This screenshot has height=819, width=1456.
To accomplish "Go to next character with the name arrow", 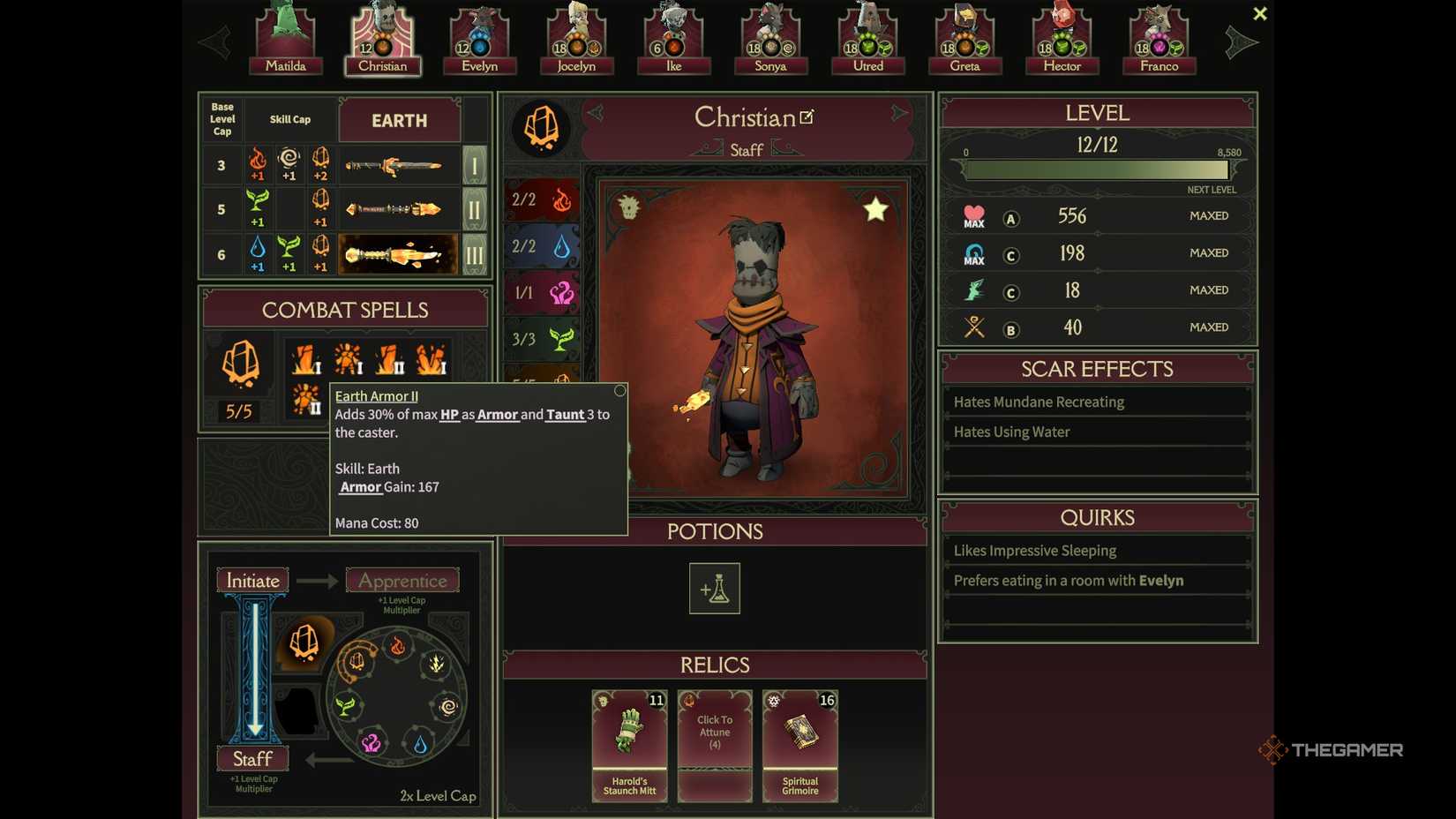I will click(x=898, y=113).
